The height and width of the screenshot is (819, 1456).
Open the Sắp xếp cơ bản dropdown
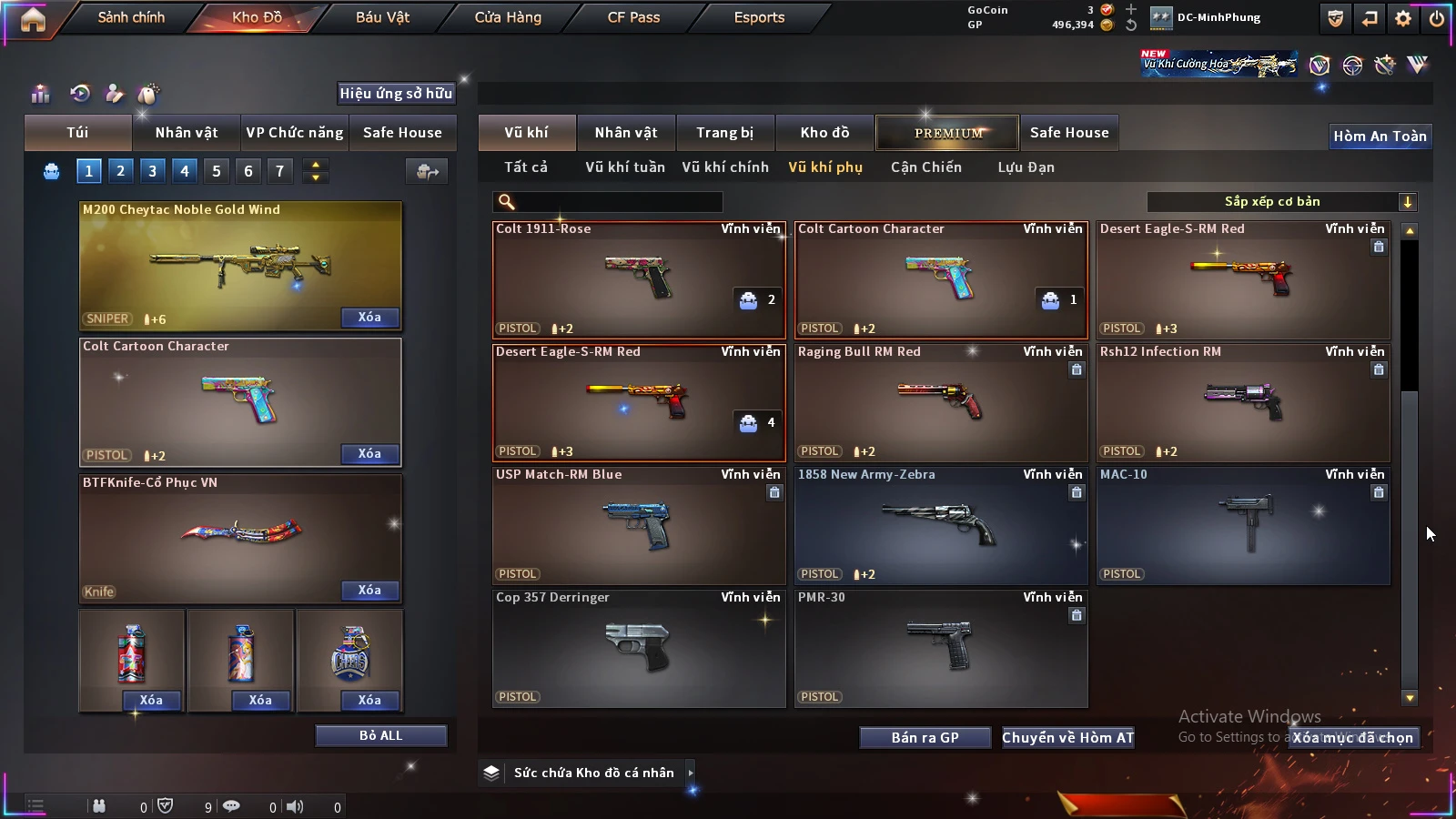tap(1281, 202)
